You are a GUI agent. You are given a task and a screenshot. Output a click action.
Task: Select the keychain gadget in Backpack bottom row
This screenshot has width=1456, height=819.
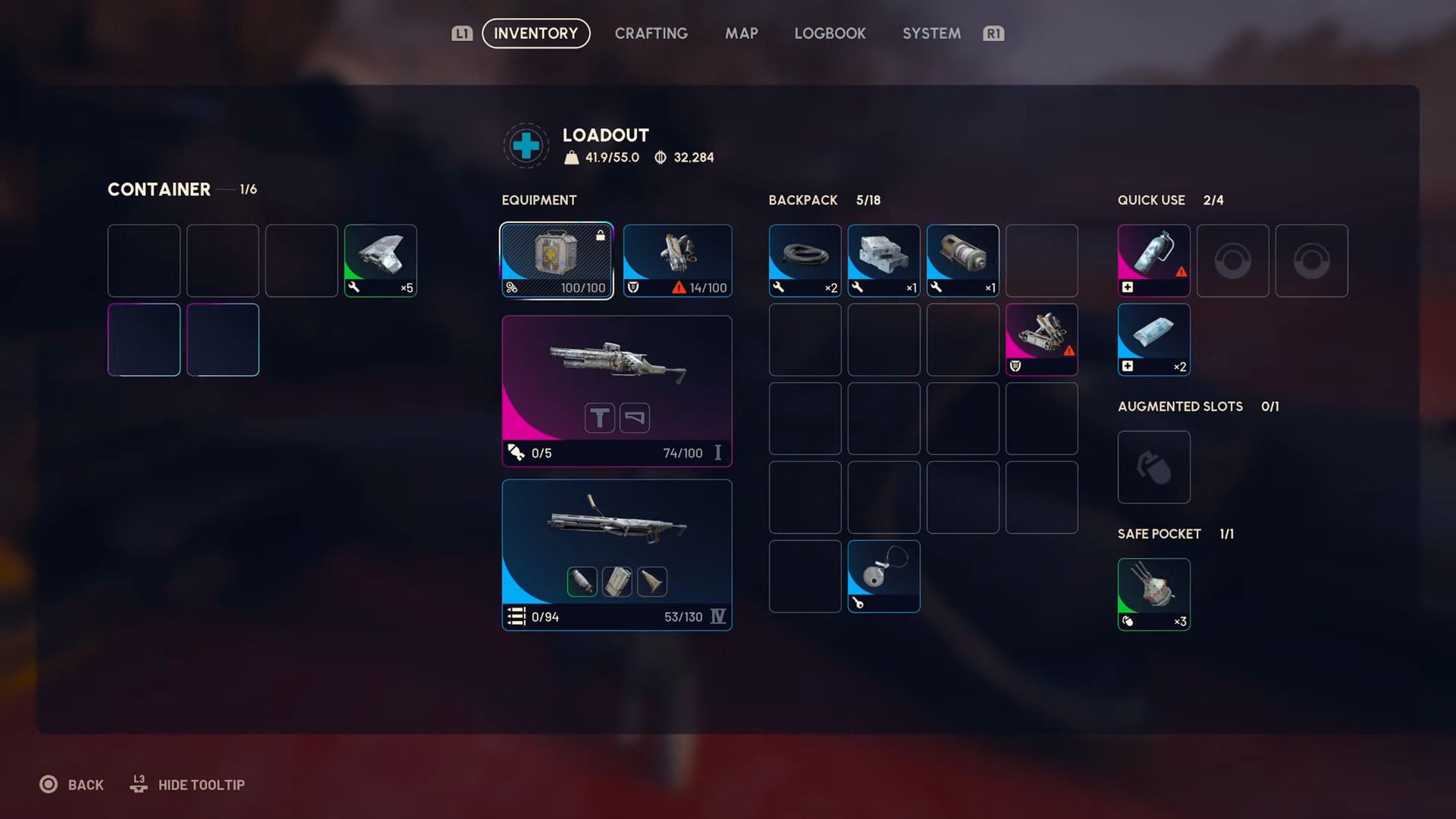(x=883, y=576)
